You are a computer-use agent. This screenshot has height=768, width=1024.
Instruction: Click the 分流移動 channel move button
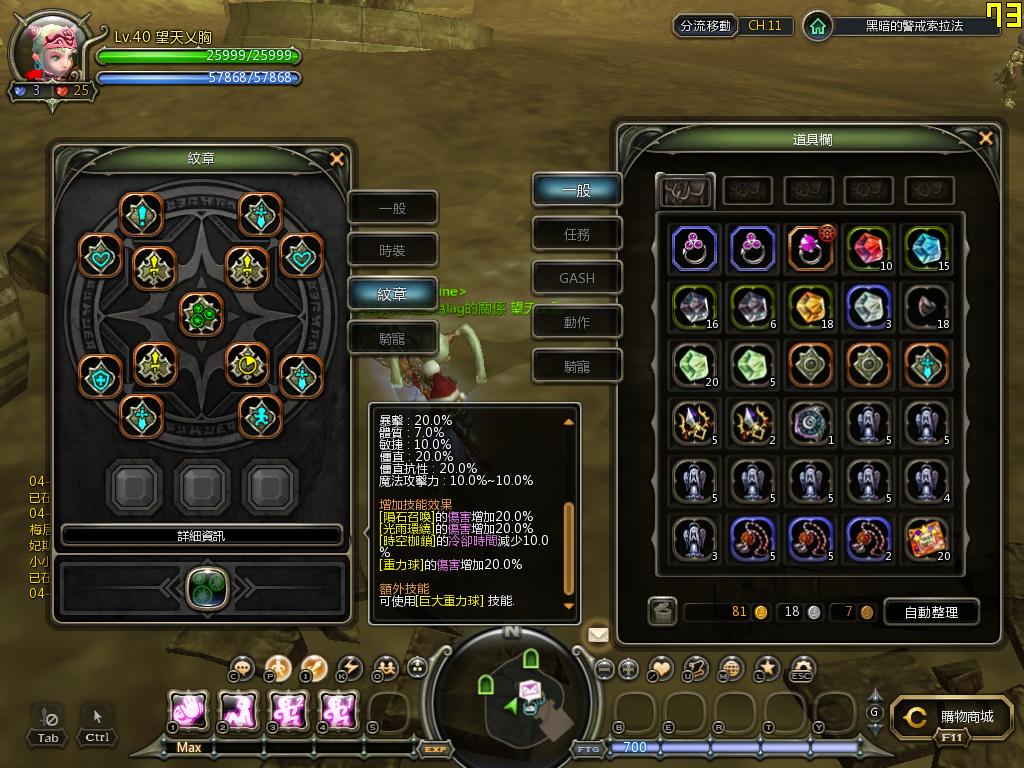point(705,26)
